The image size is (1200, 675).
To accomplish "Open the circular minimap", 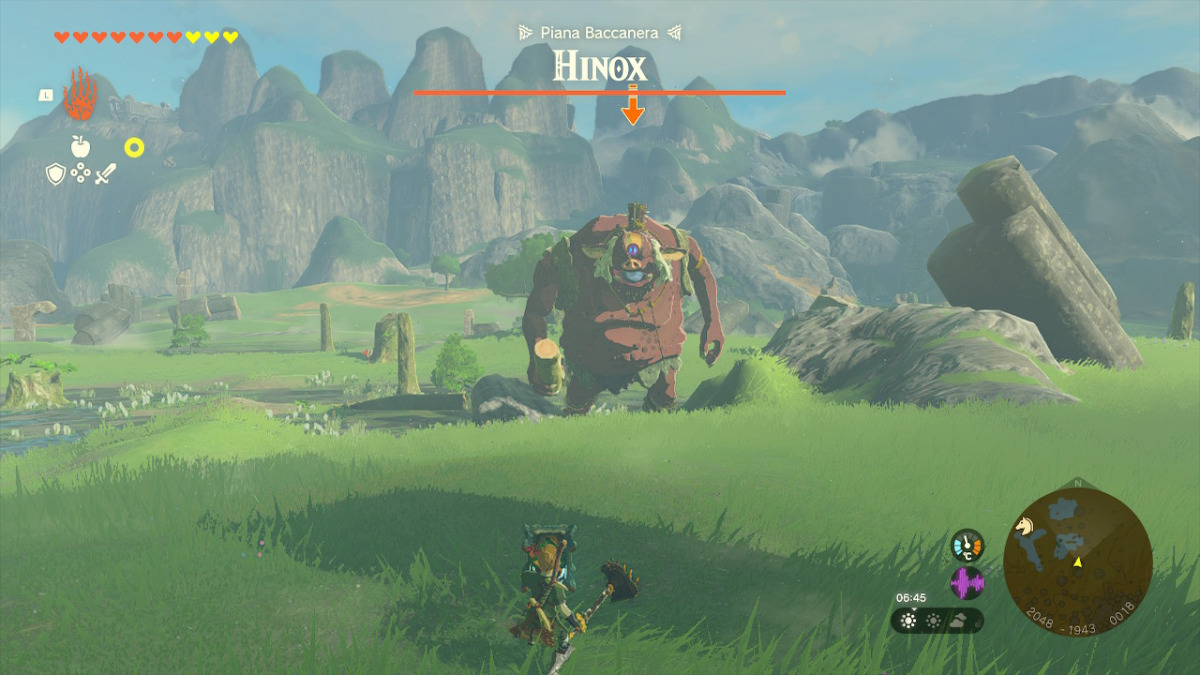I will (x=1078, y=559).
